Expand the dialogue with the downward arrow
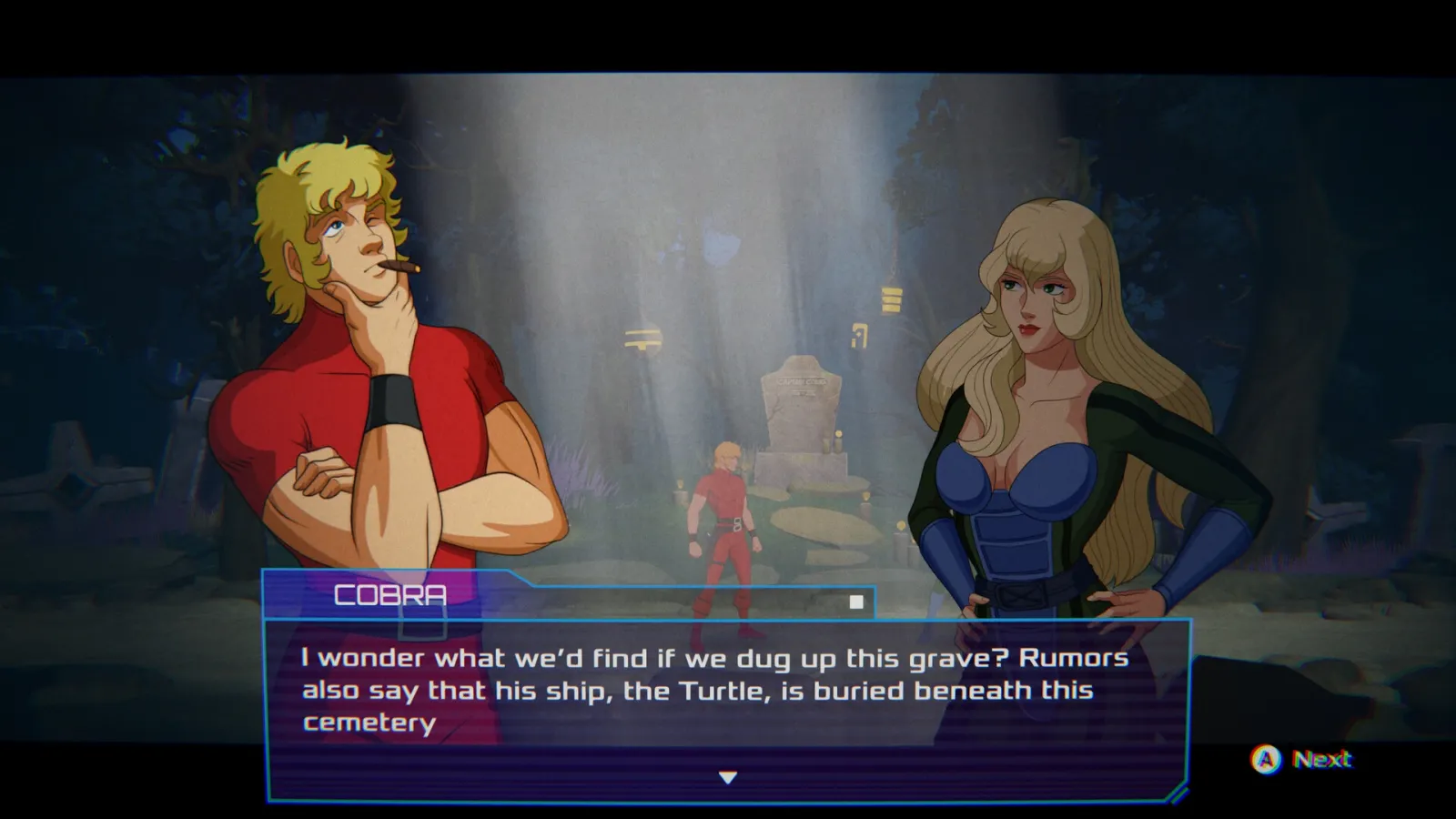1456x819 pixels. [727, 778]
